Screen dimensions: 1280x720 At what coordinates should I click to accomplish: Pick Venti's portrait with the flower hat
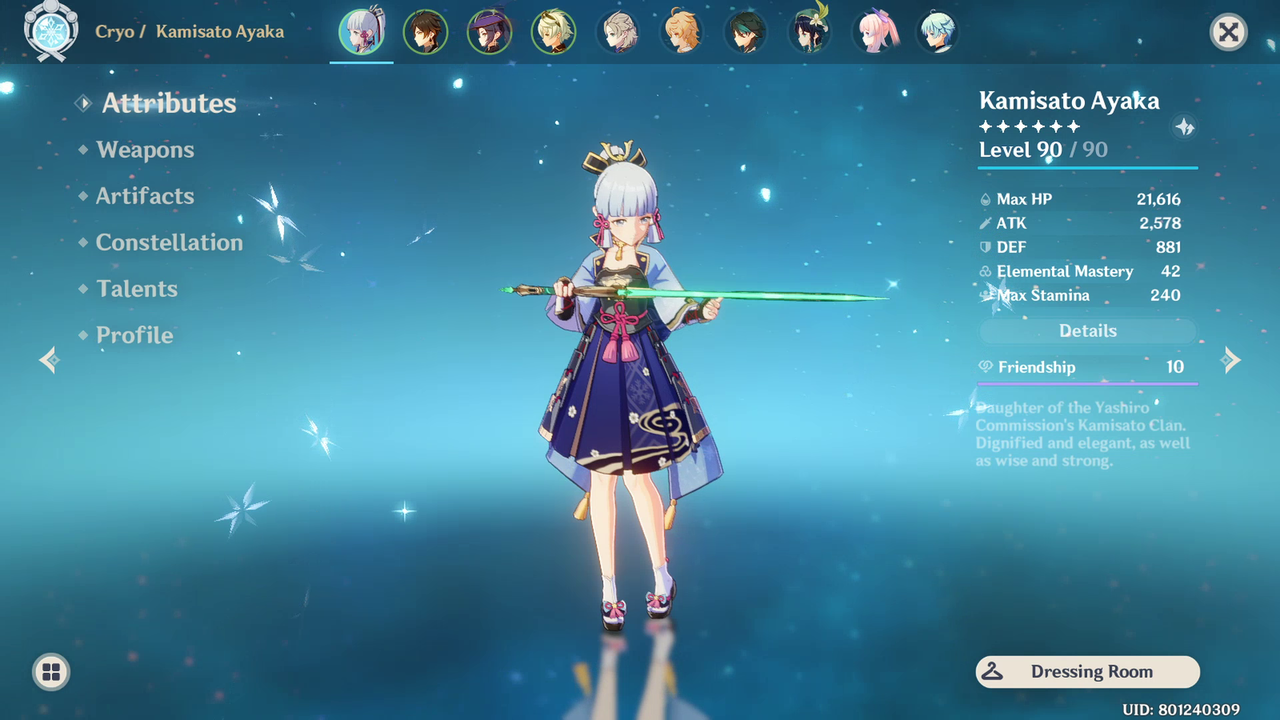click(x=811, y=32)
